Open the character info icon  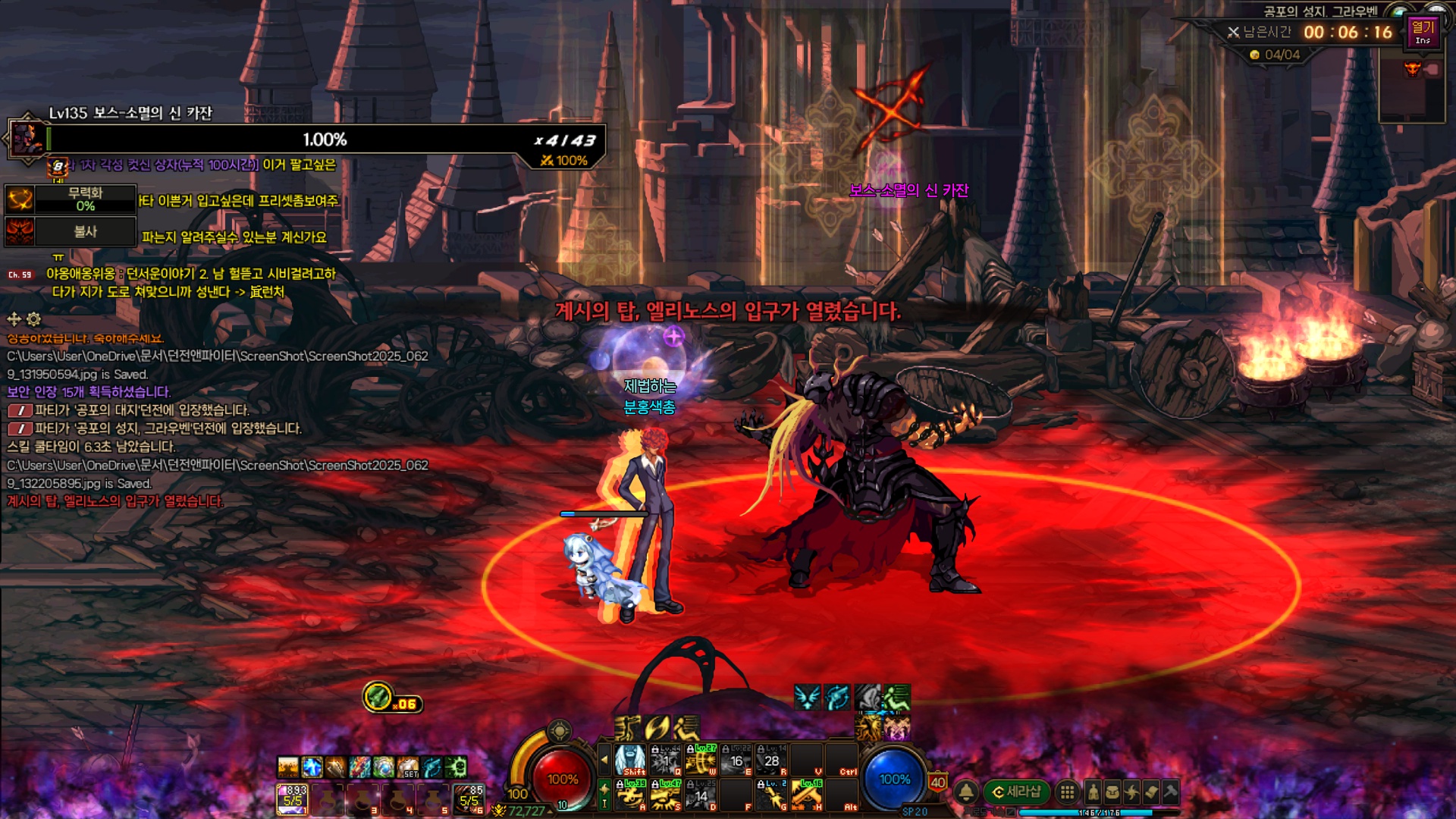(x=1093, y=792)
